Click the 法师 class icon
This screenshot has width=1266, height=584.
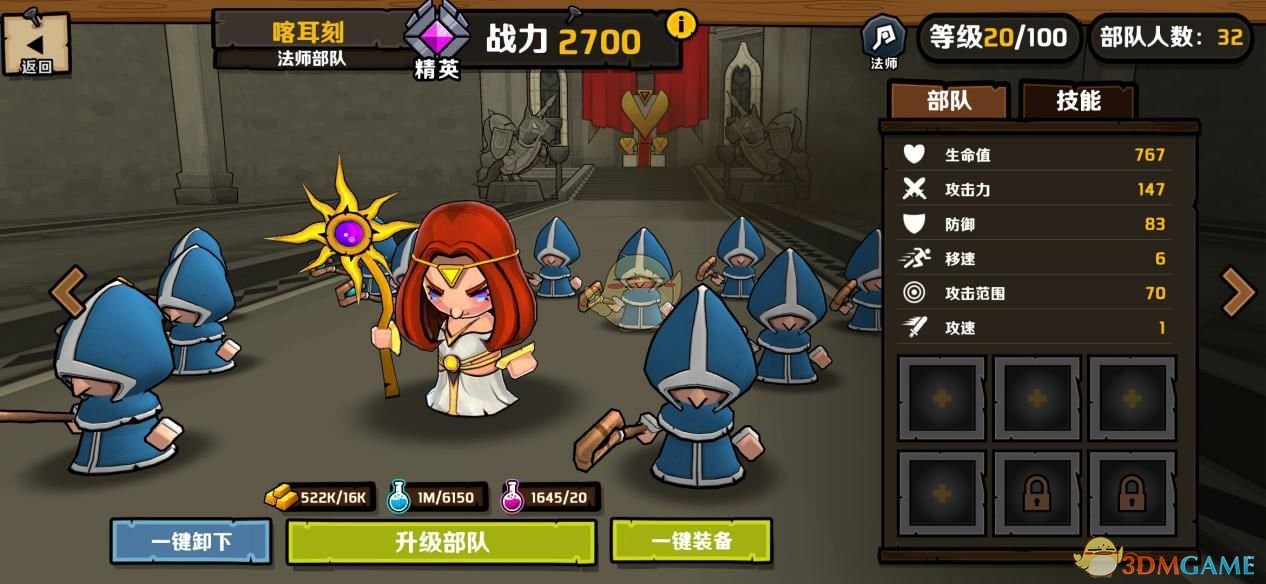pyautogui.click(x=884, y=39)
